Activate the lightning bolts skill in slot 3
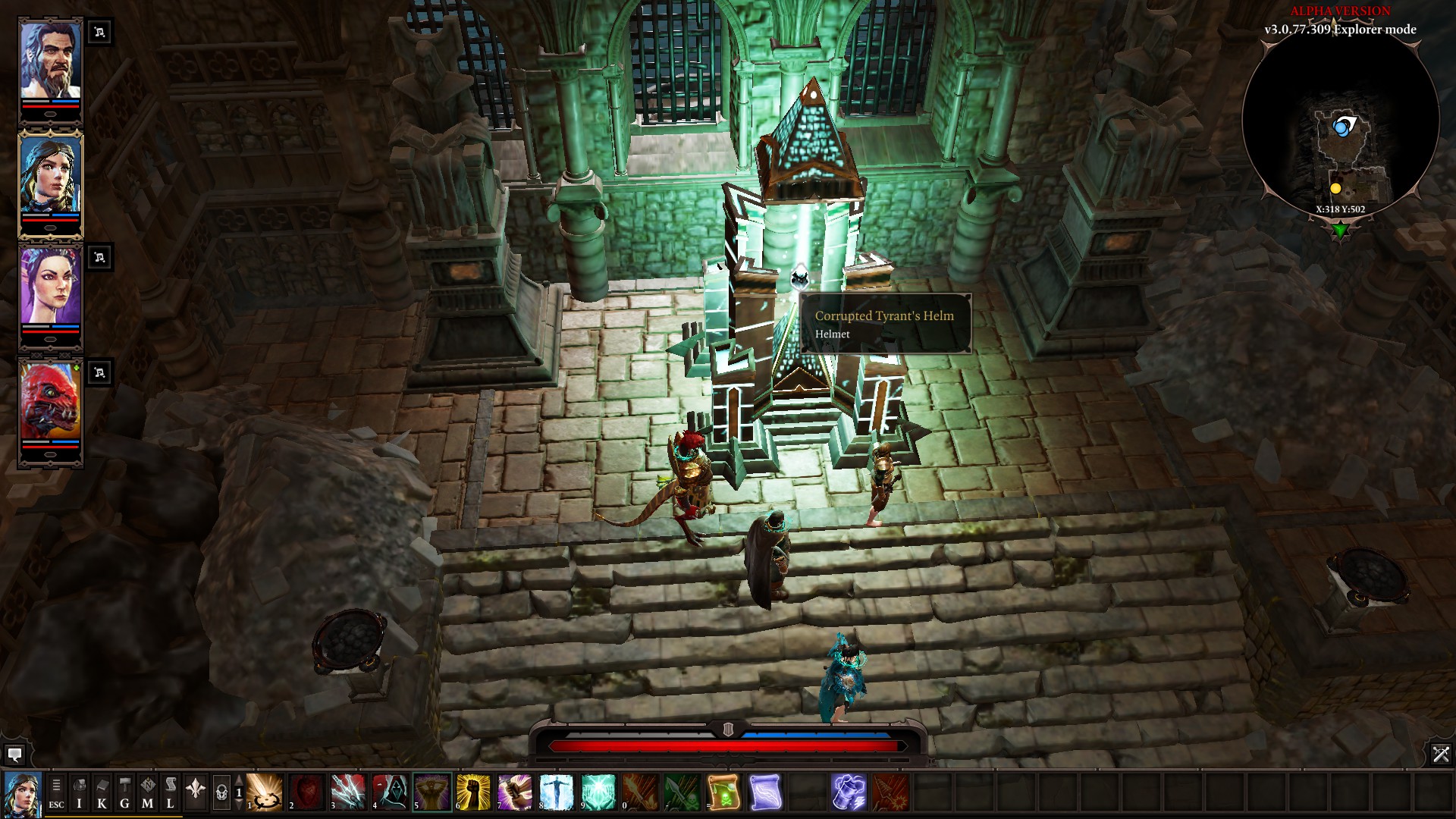Image resolution: width=1456 pixels, height=819 pixels. pyautogui.click(x=348, y=792)
